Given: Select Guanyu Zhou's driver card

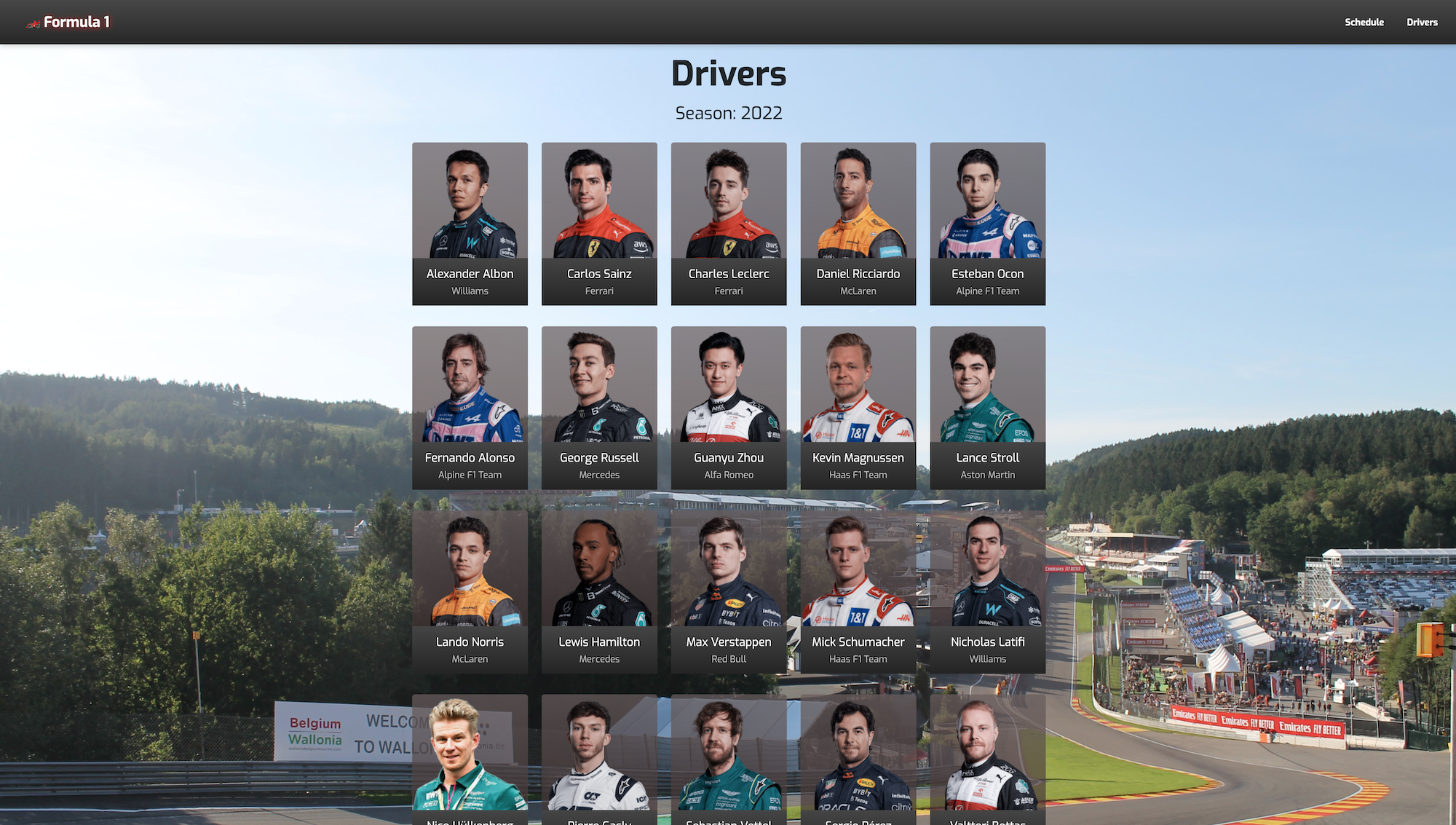Looking at the screenshot, I should [729, 408].
